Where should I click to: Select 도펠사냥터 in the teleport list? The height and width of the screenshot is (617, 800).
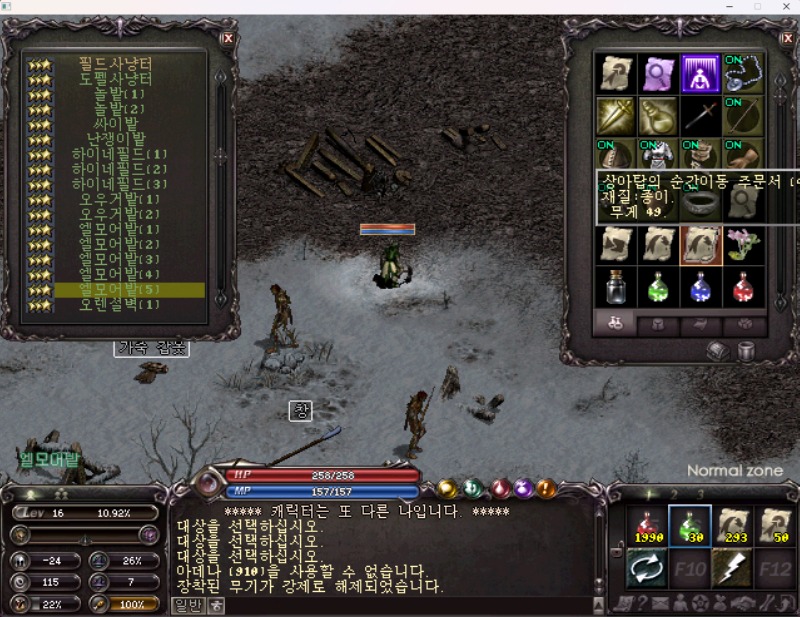click(x=115, y=77)
